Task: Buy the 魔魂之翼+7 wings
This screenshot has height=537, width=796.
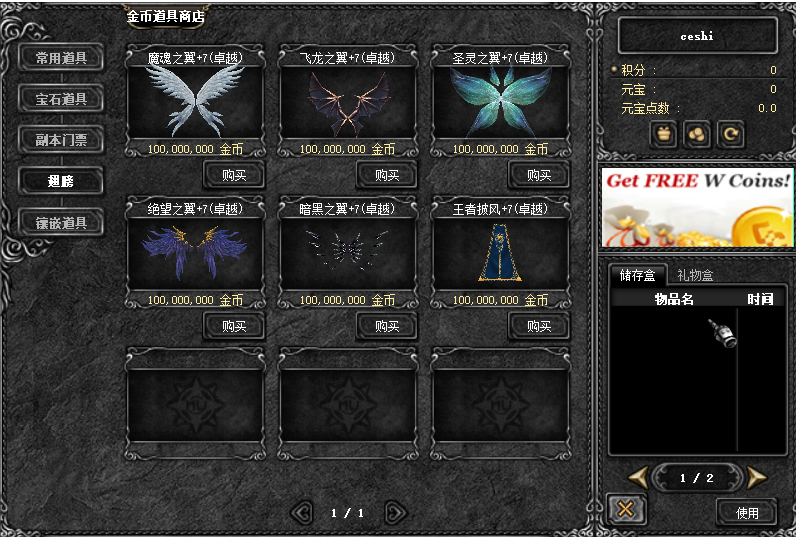Action: coord(234,175)
